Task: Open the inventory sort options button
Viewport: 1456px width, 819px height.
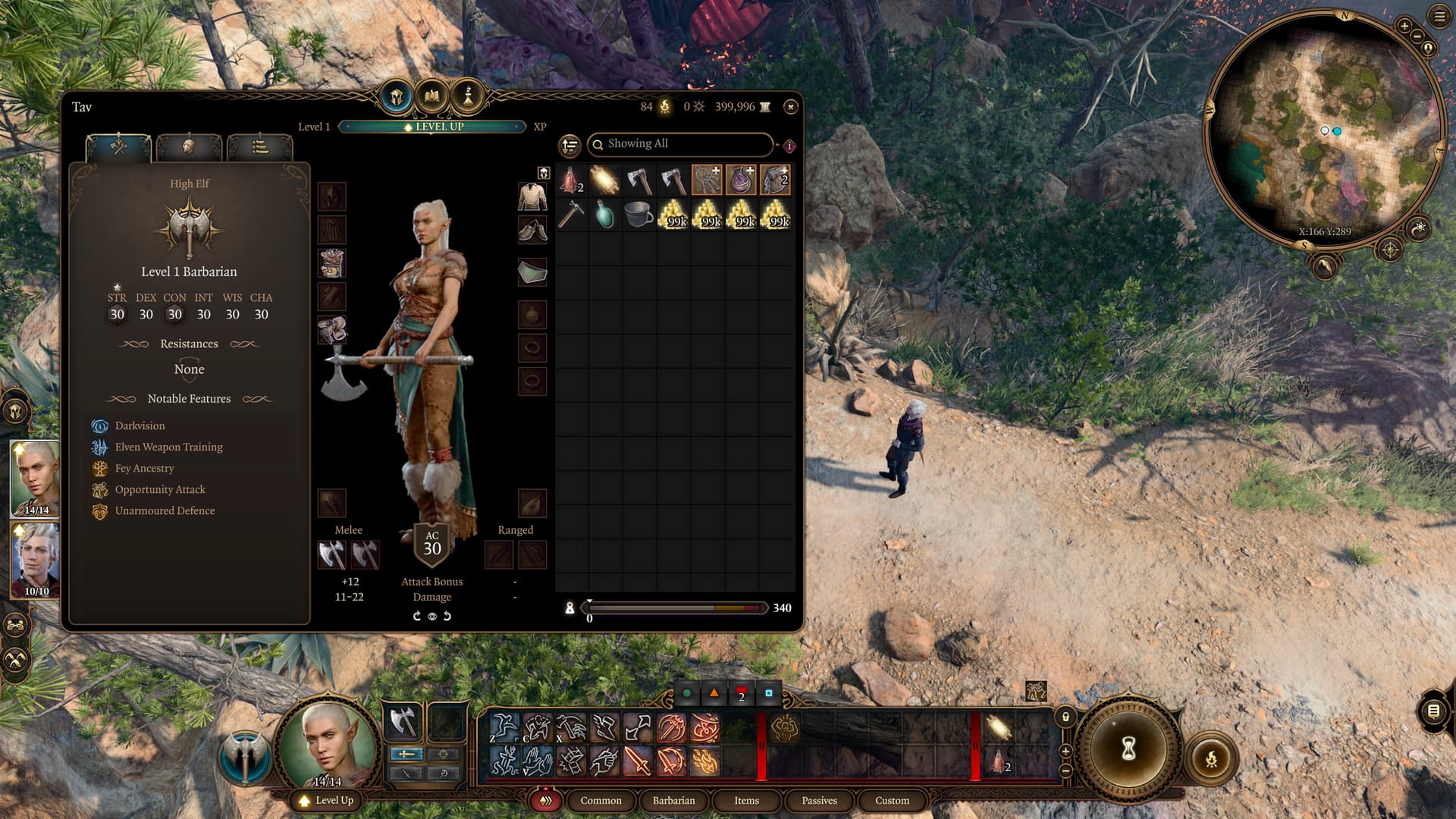Action: (570, 145)
